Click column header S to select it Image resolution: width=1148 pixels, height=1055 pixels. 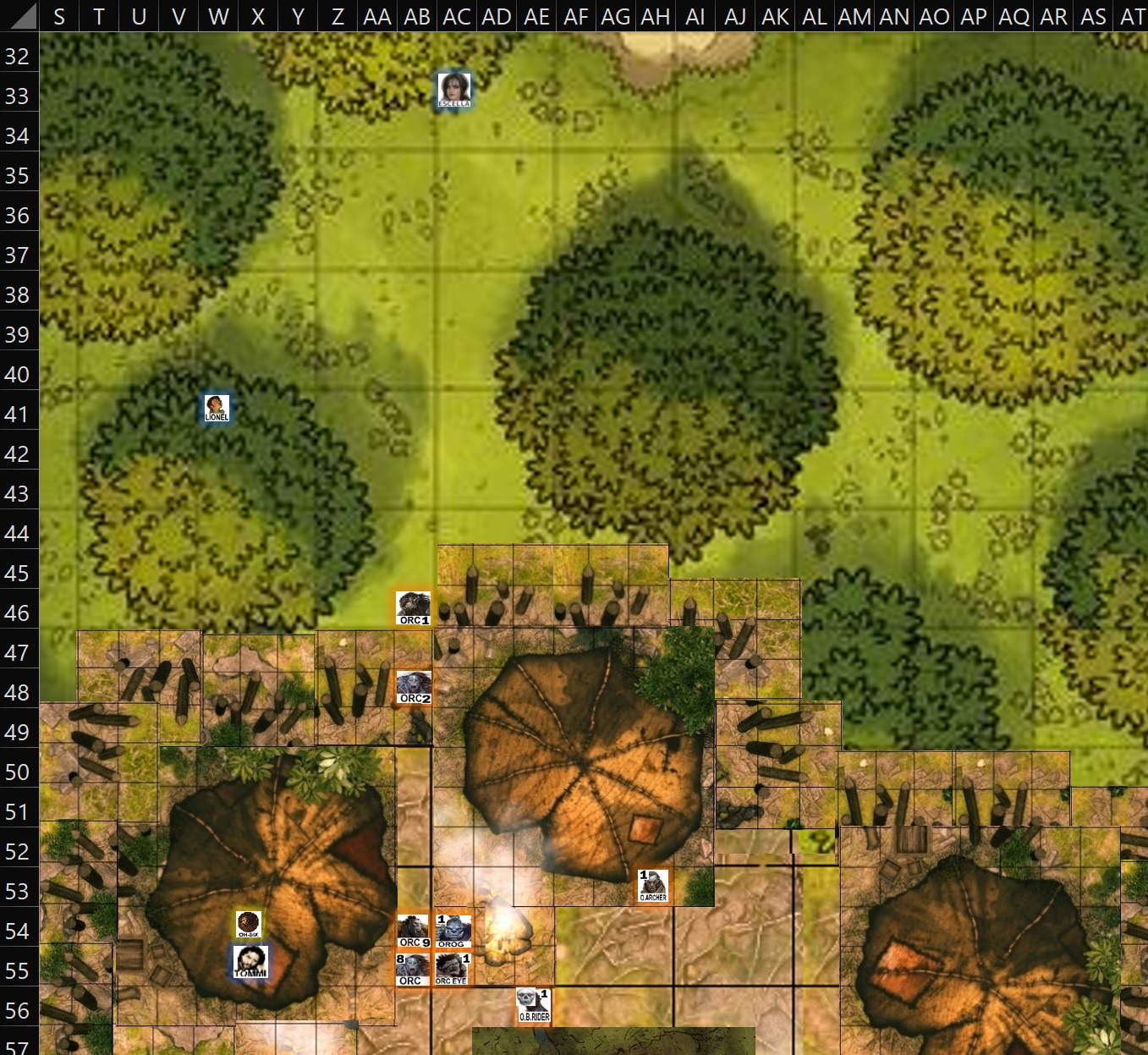click(x=58, y=15)
